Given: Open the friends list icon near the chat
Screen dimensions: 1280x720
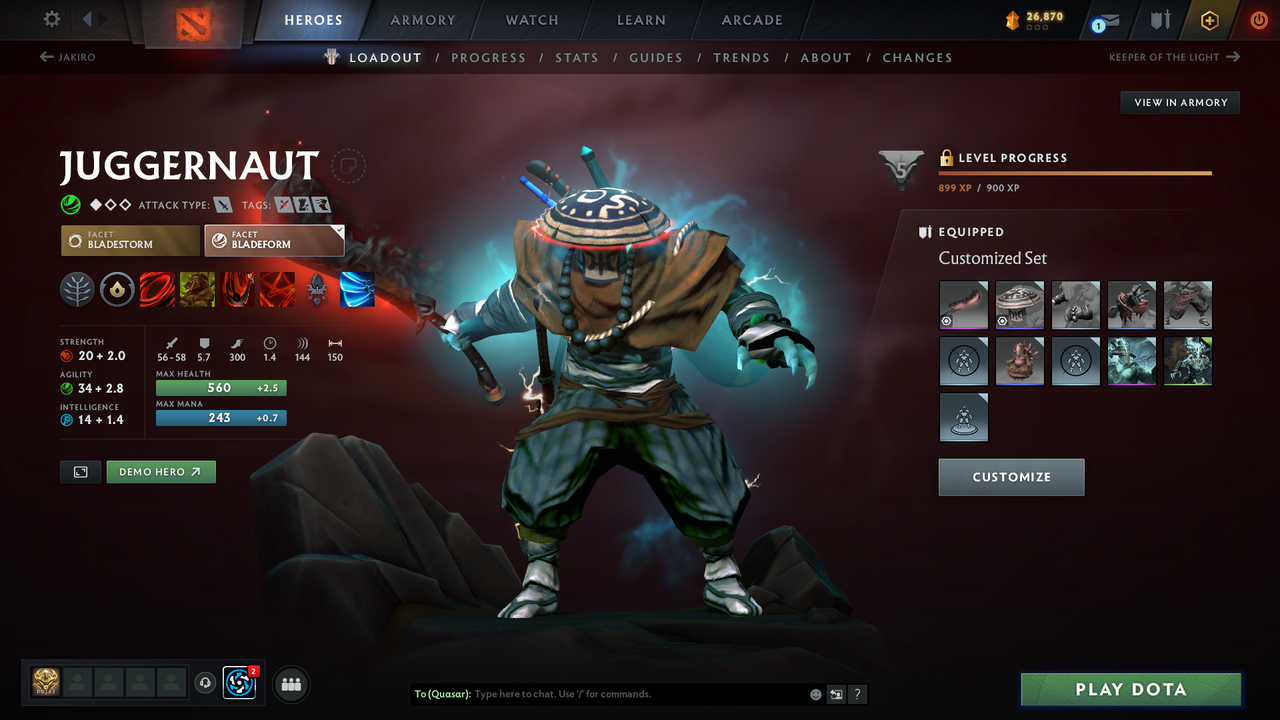Looking at the screenshot, I should click(x=290, y=684).
